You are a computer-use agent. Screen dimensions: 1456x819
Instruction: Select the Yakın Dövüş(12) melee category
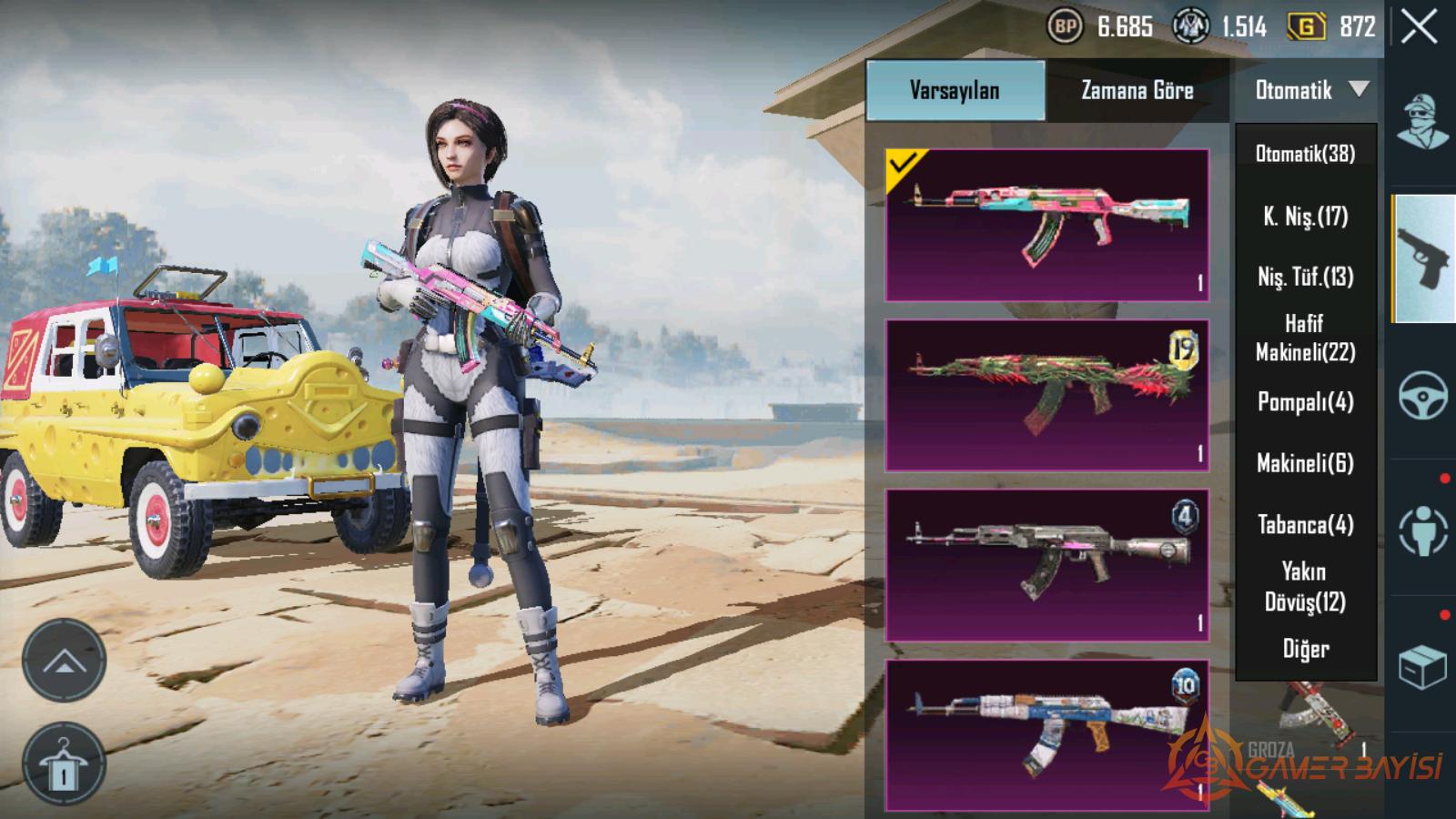point(1305,587)
